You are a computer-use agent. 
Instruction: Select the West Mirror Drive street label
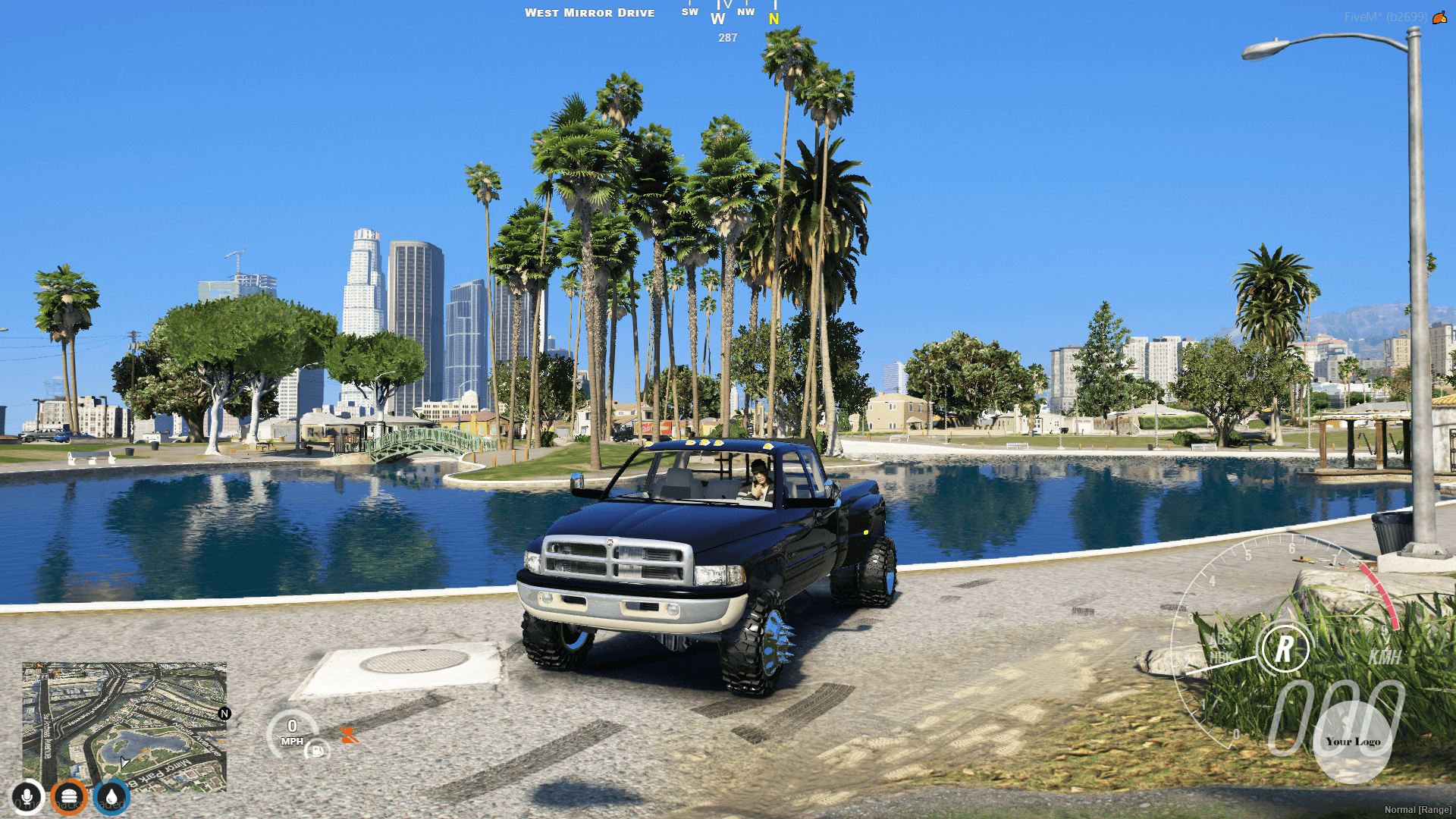click(x=591, y=13)
